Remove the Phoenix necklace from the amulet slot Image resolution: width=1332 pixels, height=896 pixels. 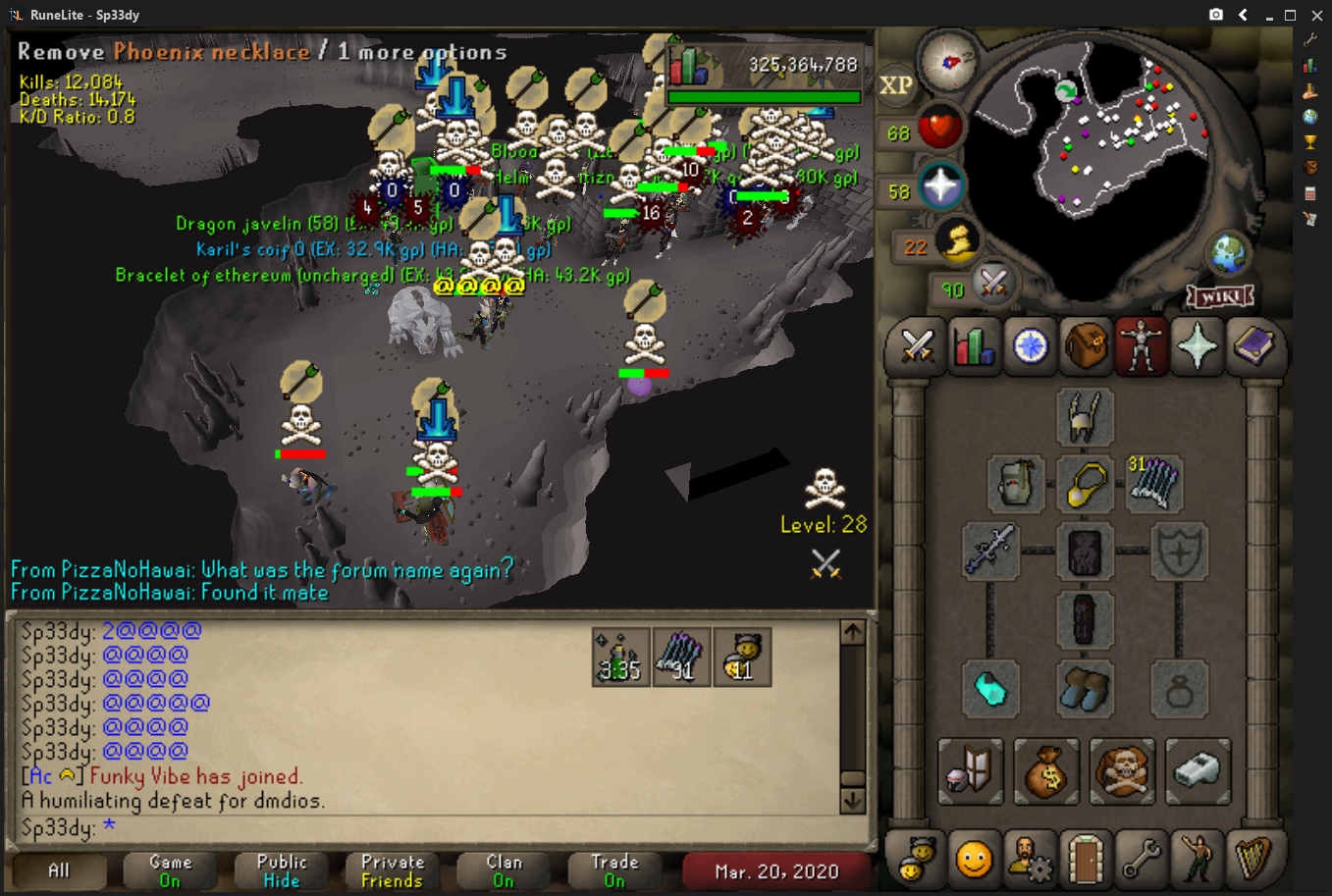coord(1085,484)
